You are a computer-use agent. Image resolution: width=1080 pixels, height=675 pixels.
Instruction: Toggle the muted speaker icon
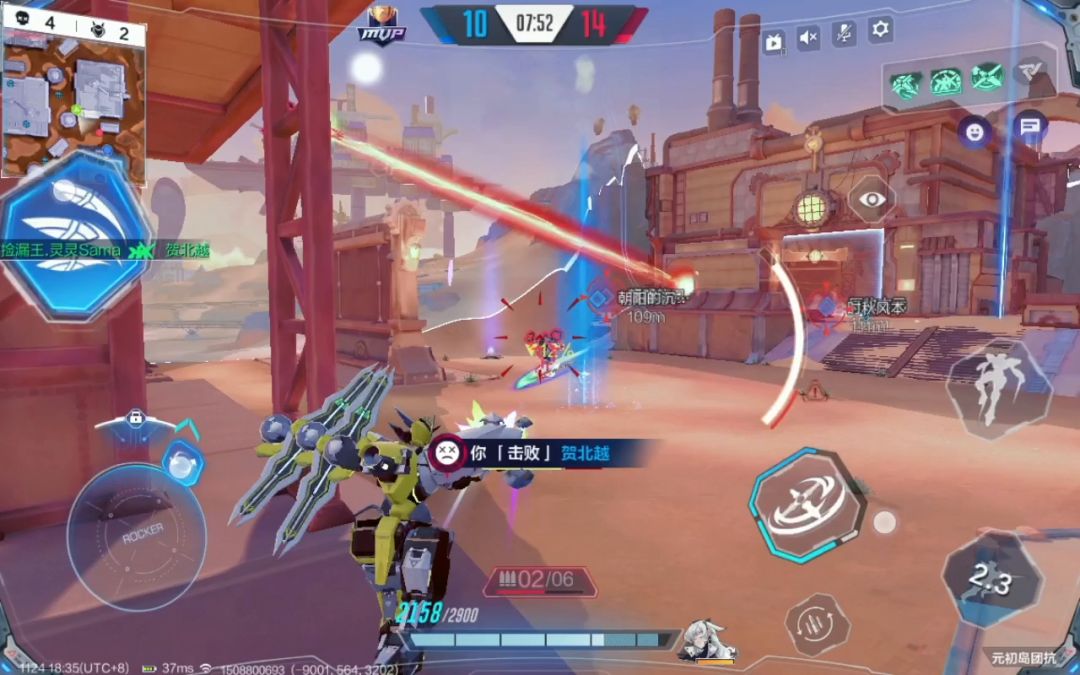(x=808, y=39)
